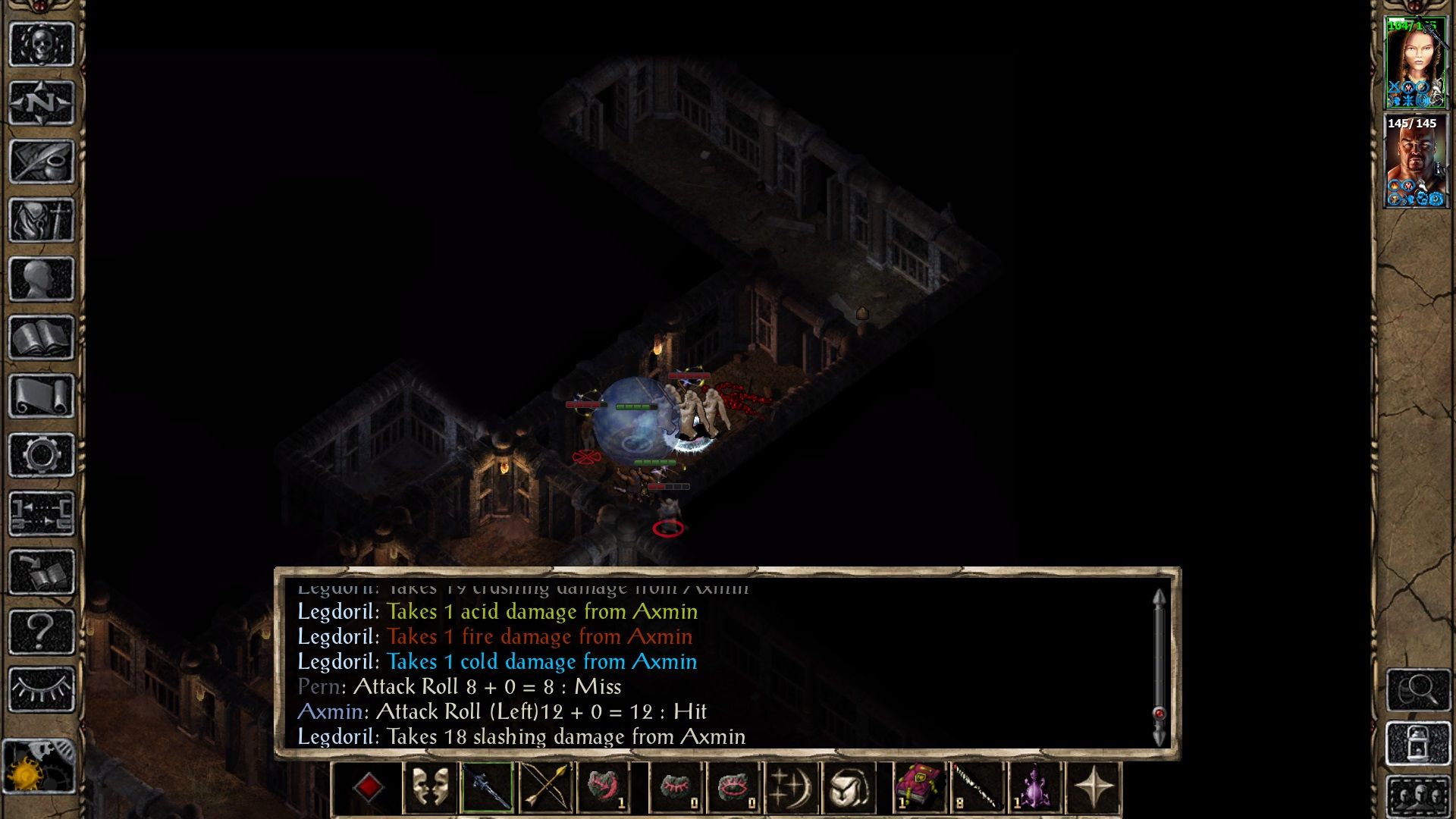Open the priest scroll button
The image size is (1456, 819).
41,396
